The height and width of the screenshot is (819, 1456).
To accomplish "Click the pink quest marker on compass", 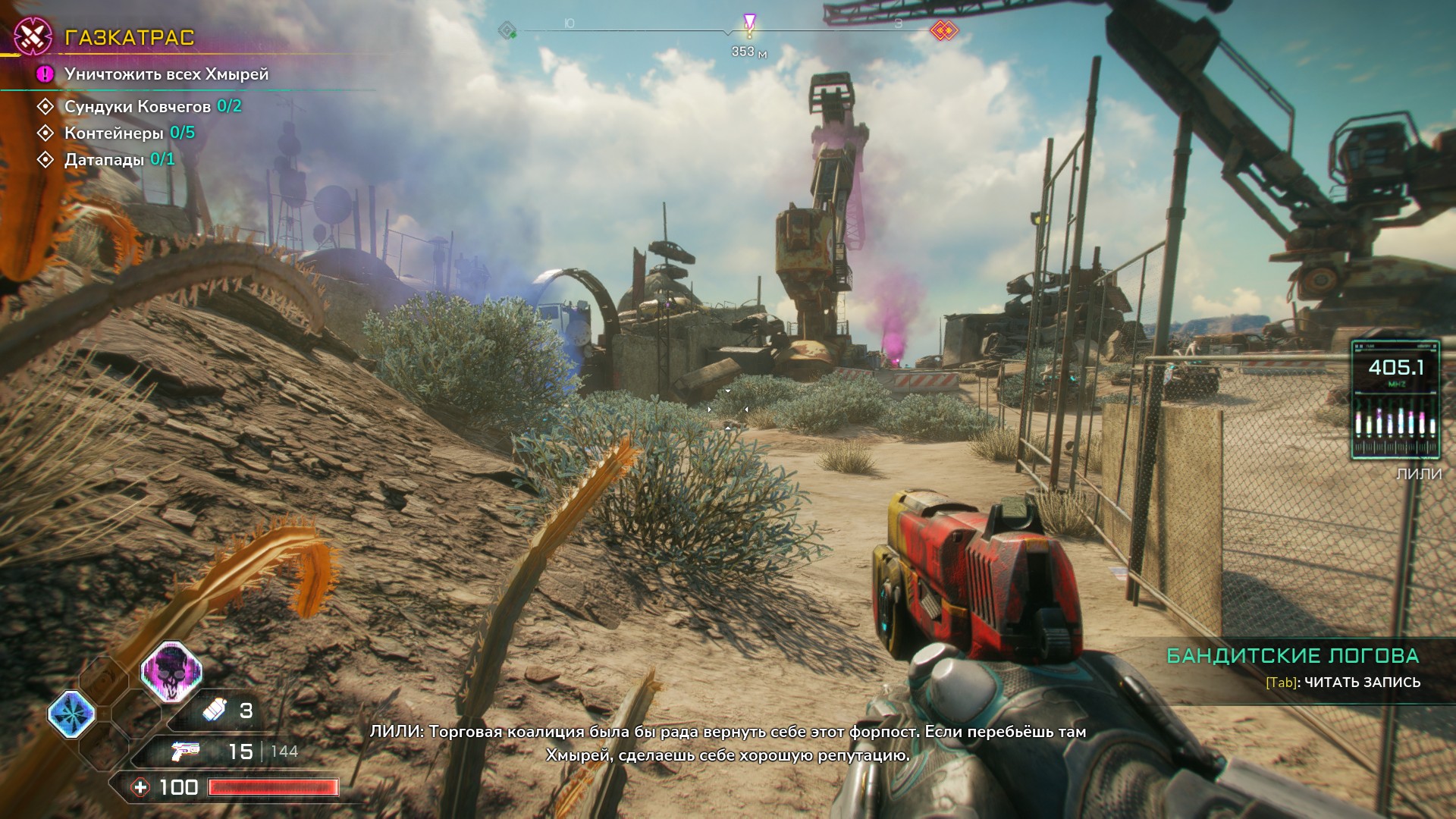I will tap(749, 24).
